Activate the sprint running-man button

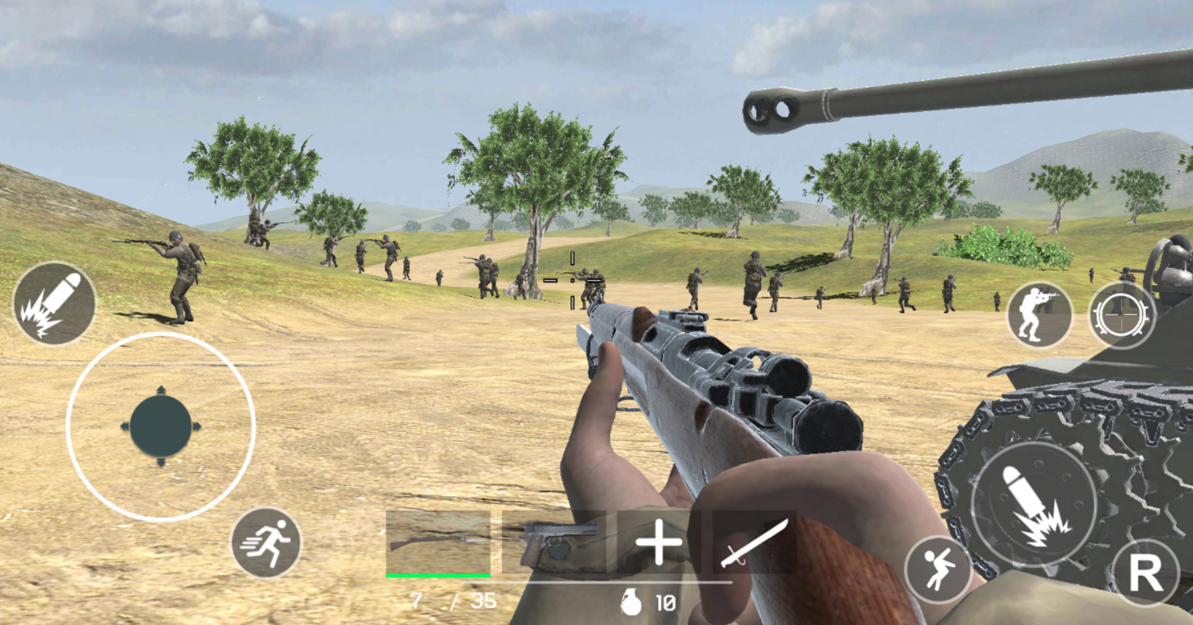pyautogui.click(x=266, y=543)
